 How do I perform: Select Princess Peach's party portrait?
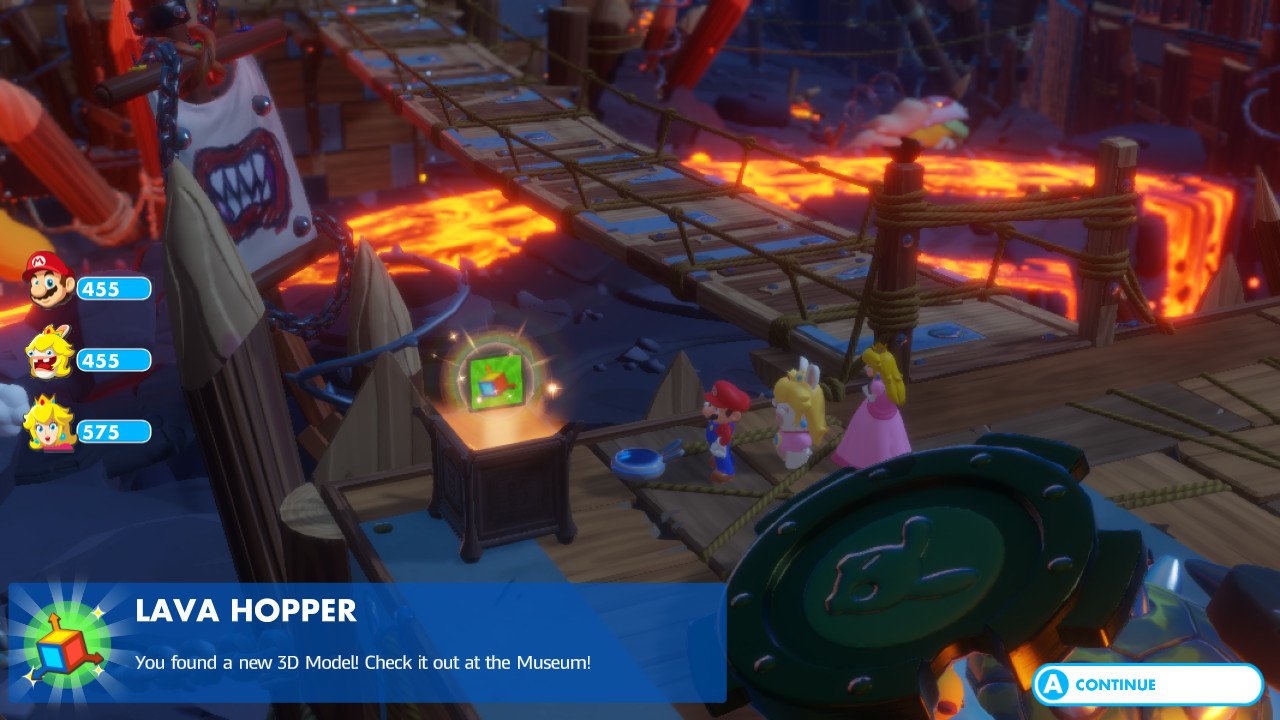point(48,424)
